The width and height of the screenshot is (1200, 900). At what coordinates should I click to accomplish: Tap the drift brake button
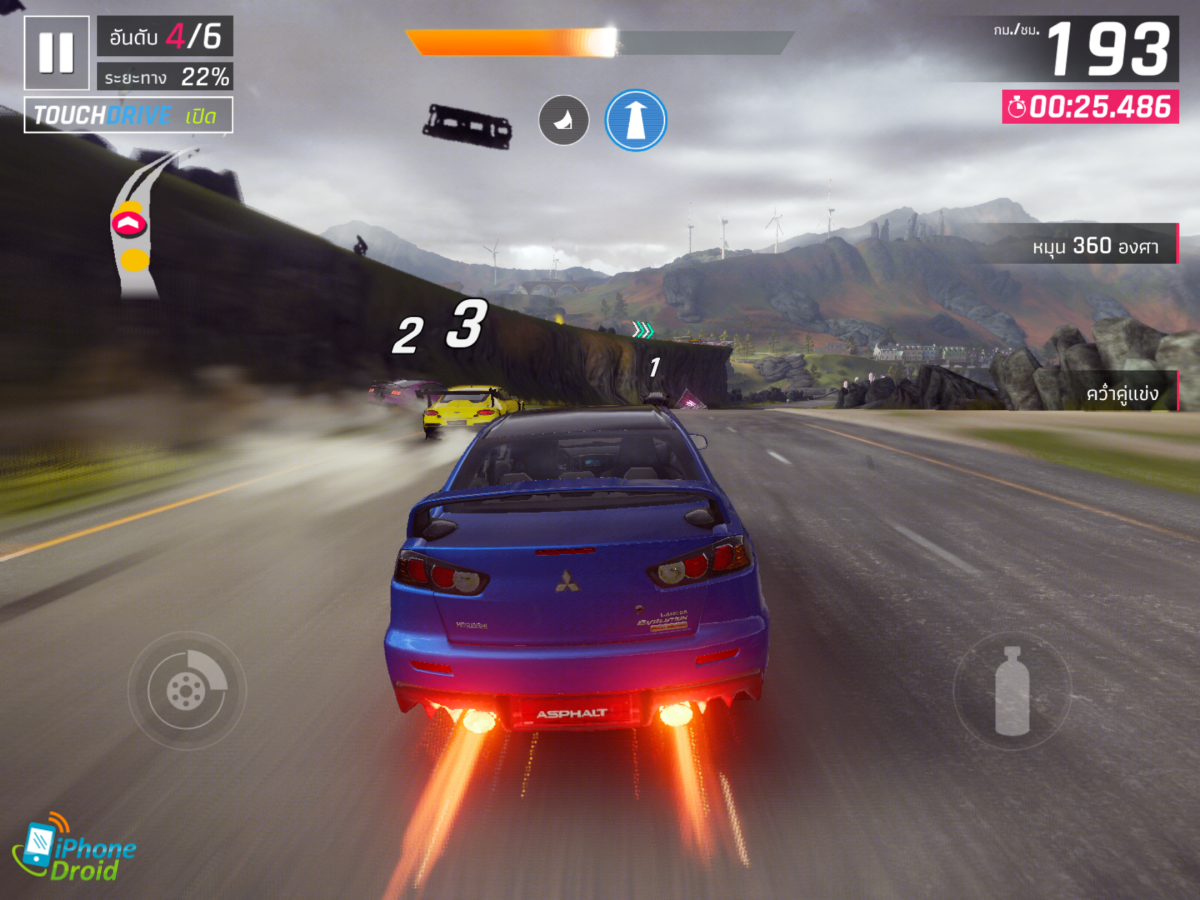click(187, 689)
